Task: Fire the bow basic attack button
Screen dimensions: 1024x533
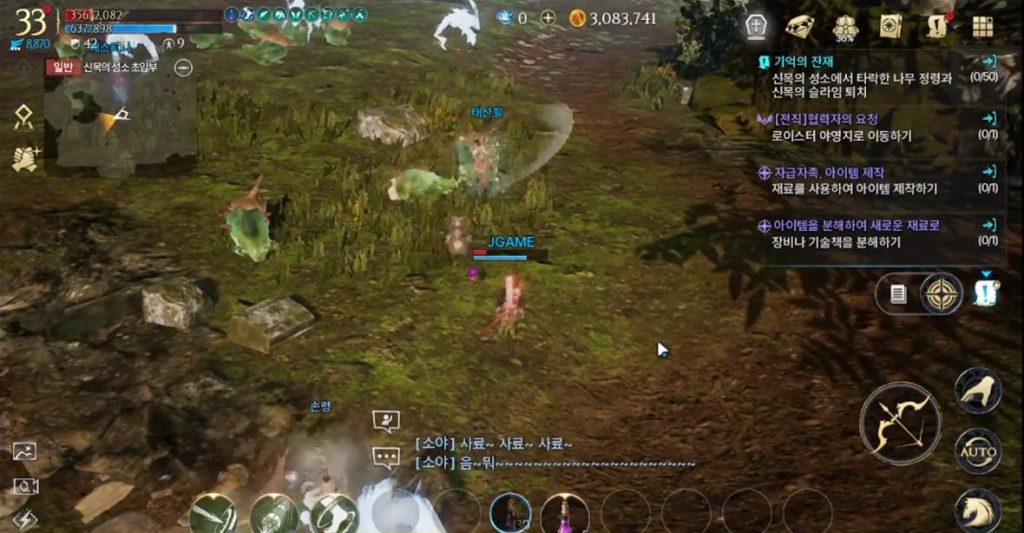Action: (900, 423)
